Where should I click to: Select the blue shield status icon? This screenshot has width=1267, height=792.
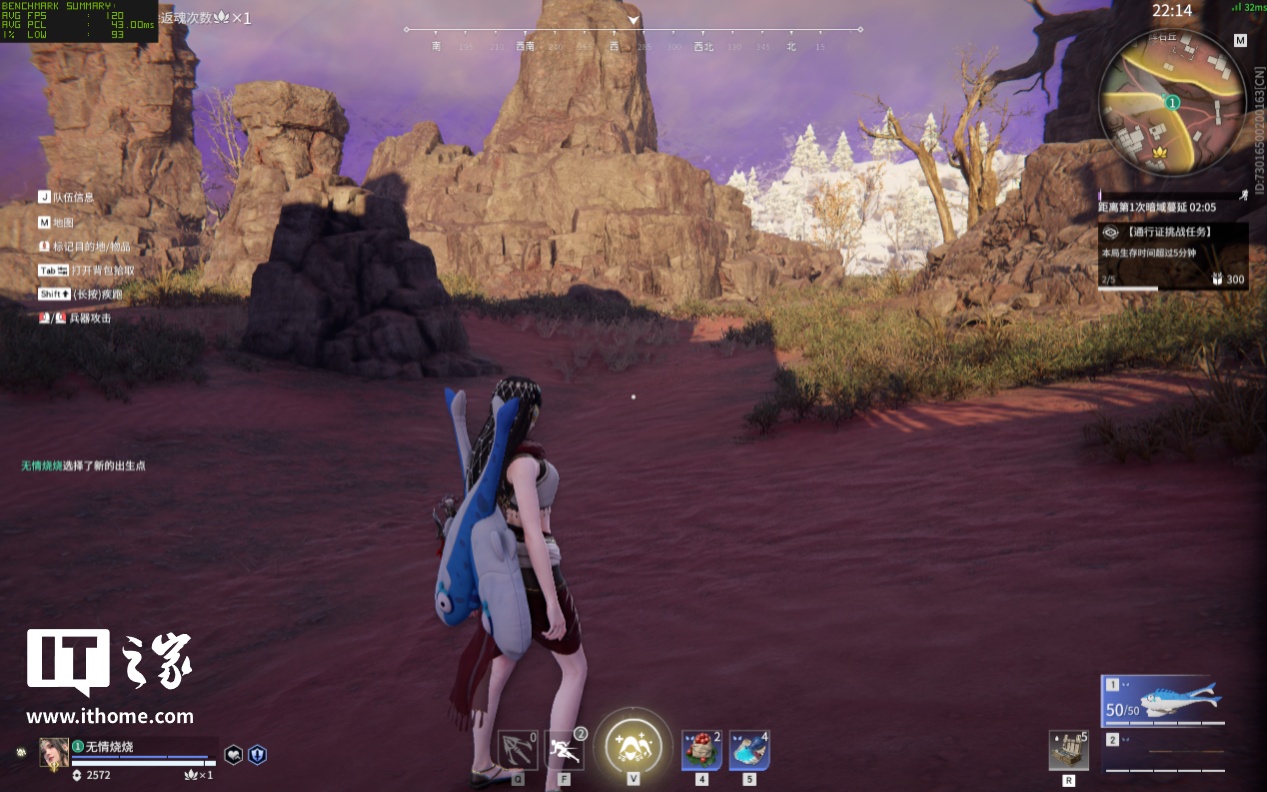point(257,755)
